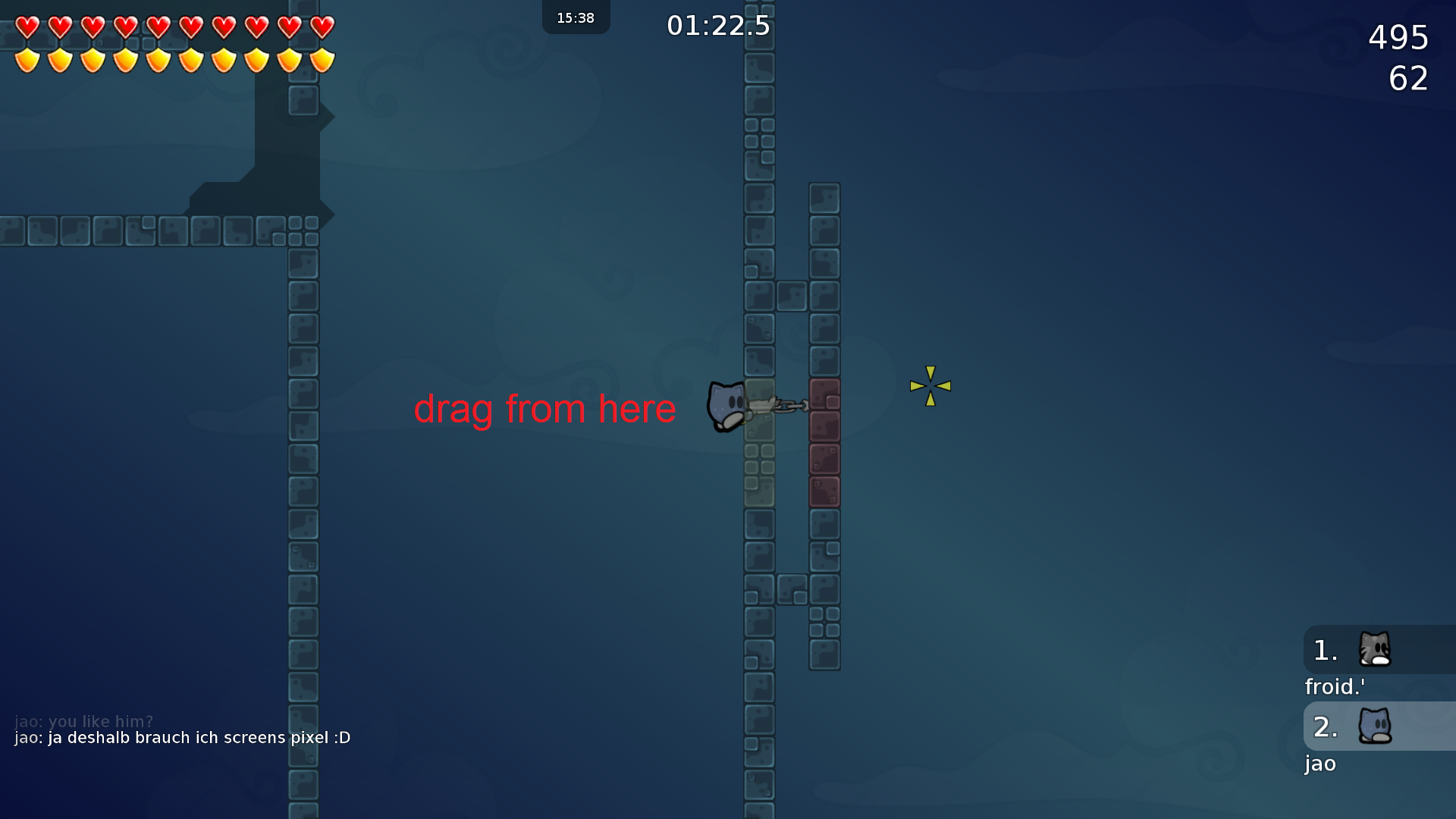1456x819 pixels.
Task: Click the first heart icon in health bar
Action: pos(27,27)
